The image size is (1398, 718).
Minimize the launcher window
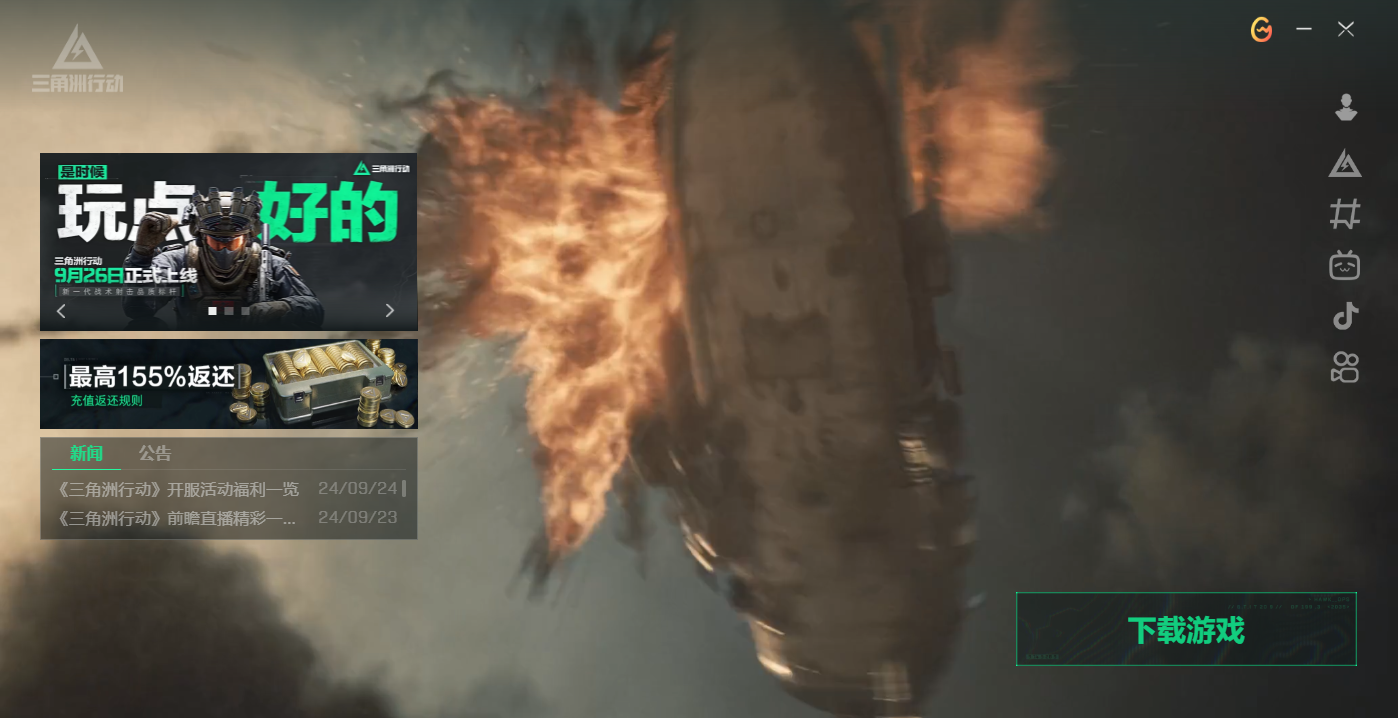coord(1304,30)
